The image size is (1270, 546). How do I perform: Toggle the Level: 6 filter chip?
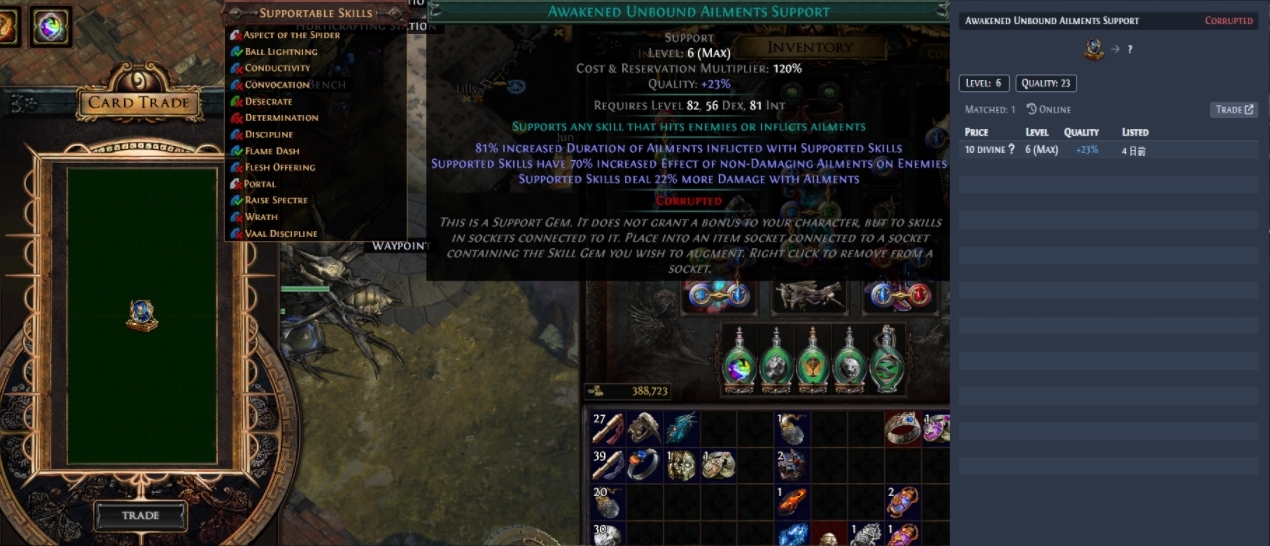point(984,84)
